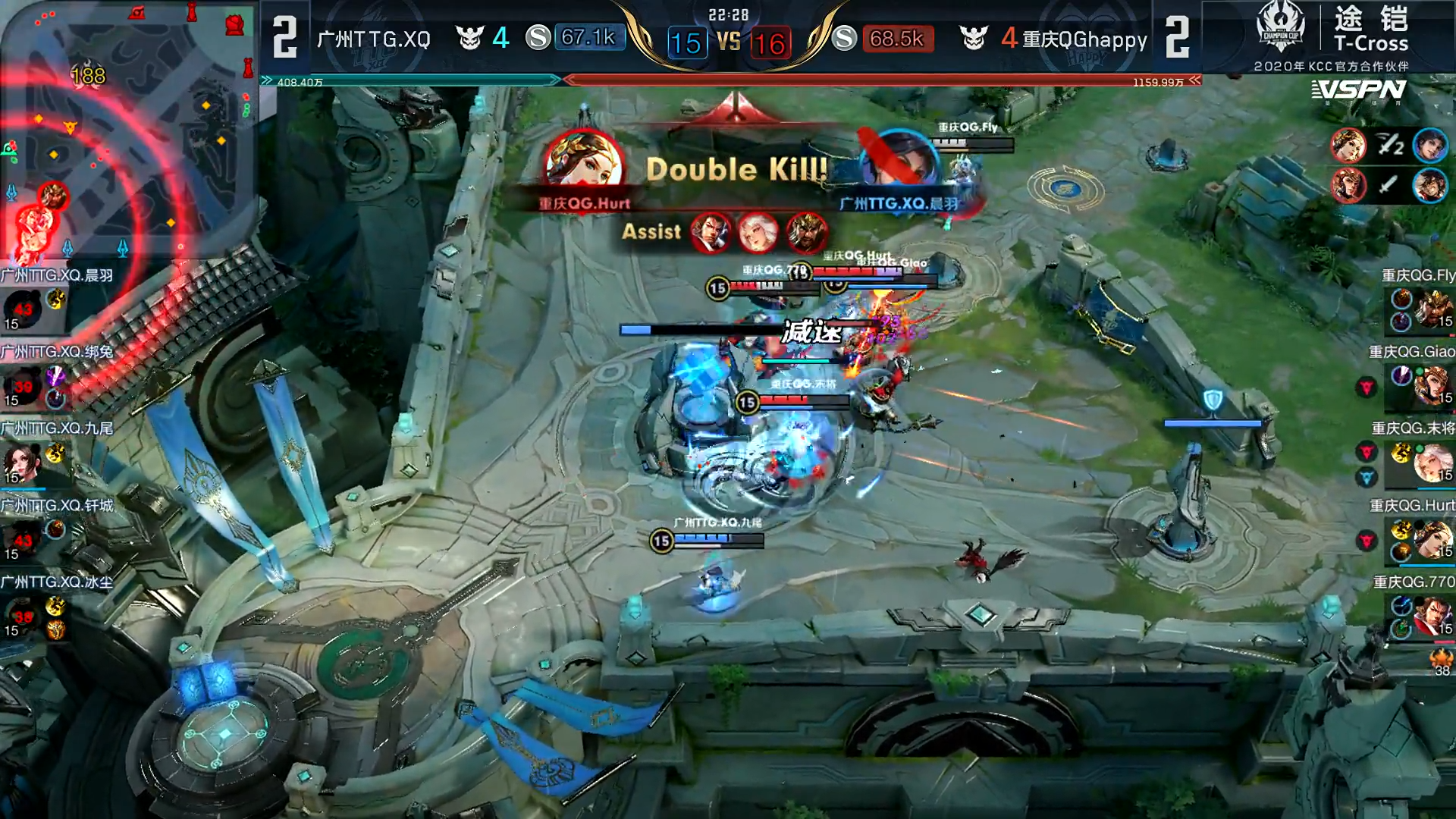This screenshot has height=819, width=1456.
Task: Pick 重庆QG.770 hero portrait
Action: click(1432, 616)
